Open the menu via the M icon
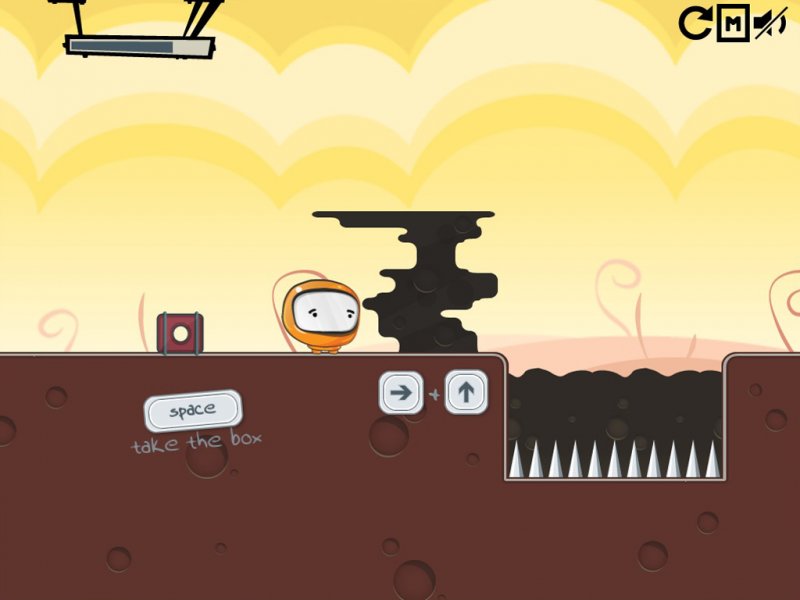800x600 pixels. coord(732,22)
